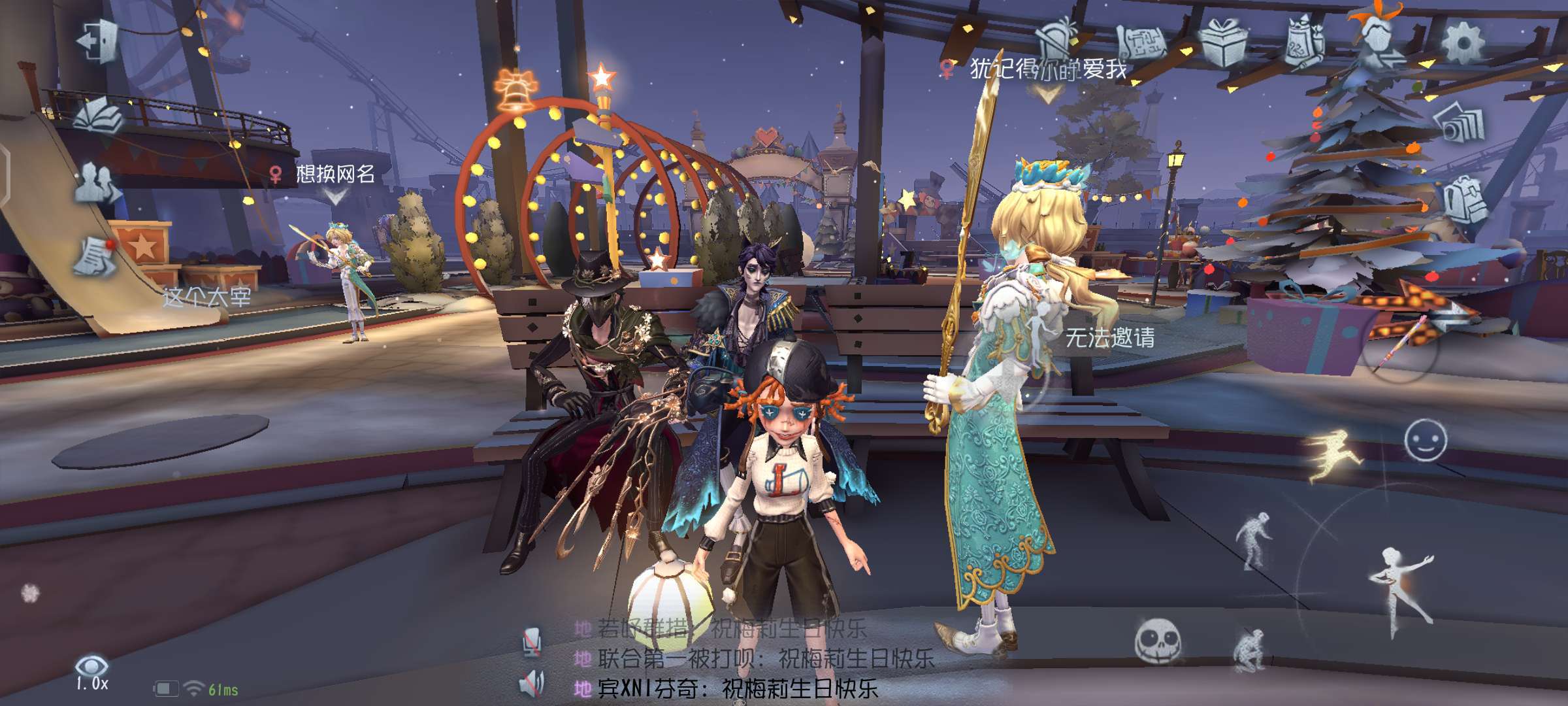This screenshot has width=1568, height=706.
Task: Open the gift box icon
Action: [x=1223, y=42]
